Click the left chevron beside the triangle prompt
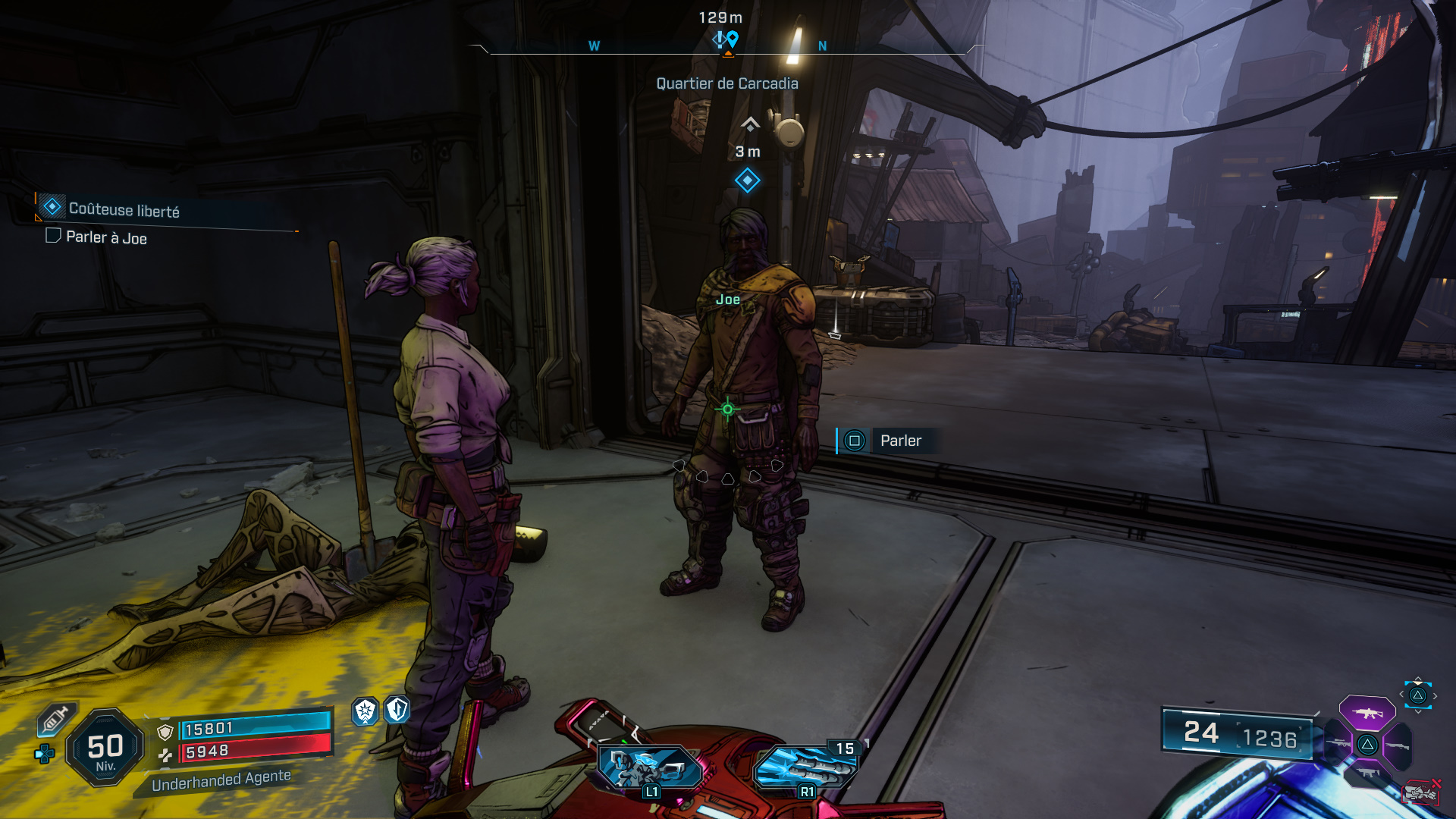Image resolution: width=1456 pixels, height=819 pixels. pos(1401,694)
